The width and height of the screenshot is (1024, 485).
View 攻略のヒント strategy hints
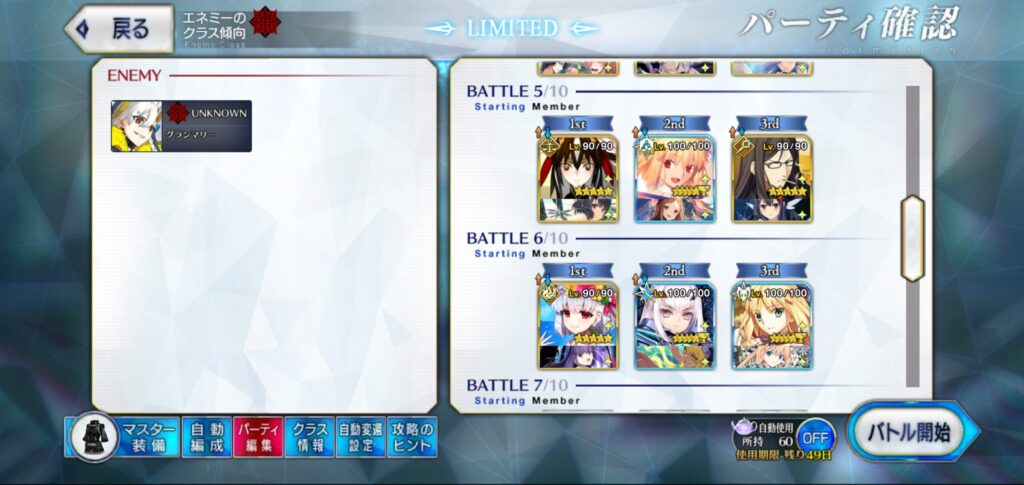pos(412,437)
